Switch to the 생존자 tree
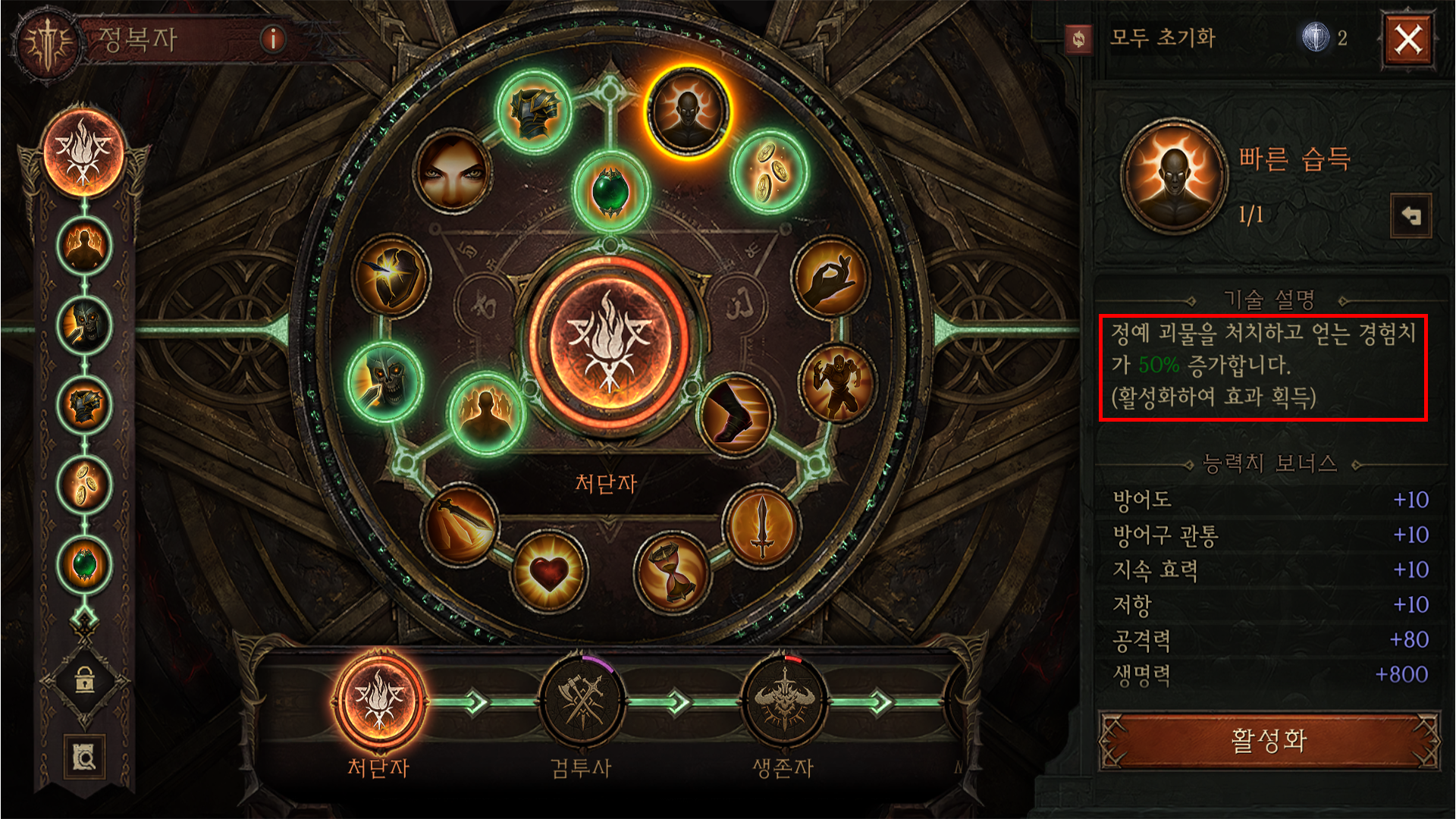This screenshot has height=819, width=1456. coord(783,702)
